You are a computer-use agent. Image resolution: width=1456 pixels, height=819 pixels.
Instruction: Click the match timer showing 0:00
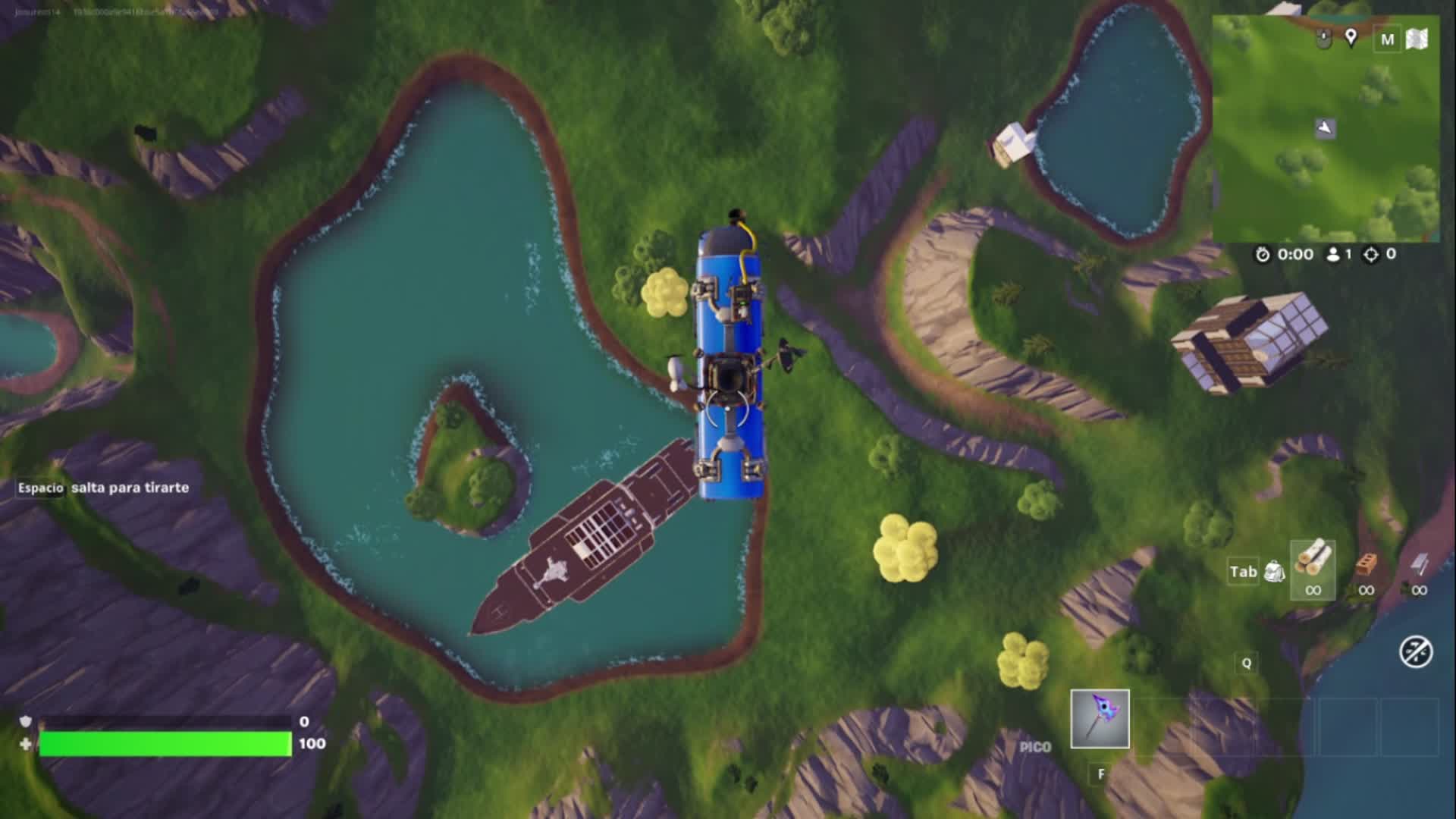(x=1295, y=255)
